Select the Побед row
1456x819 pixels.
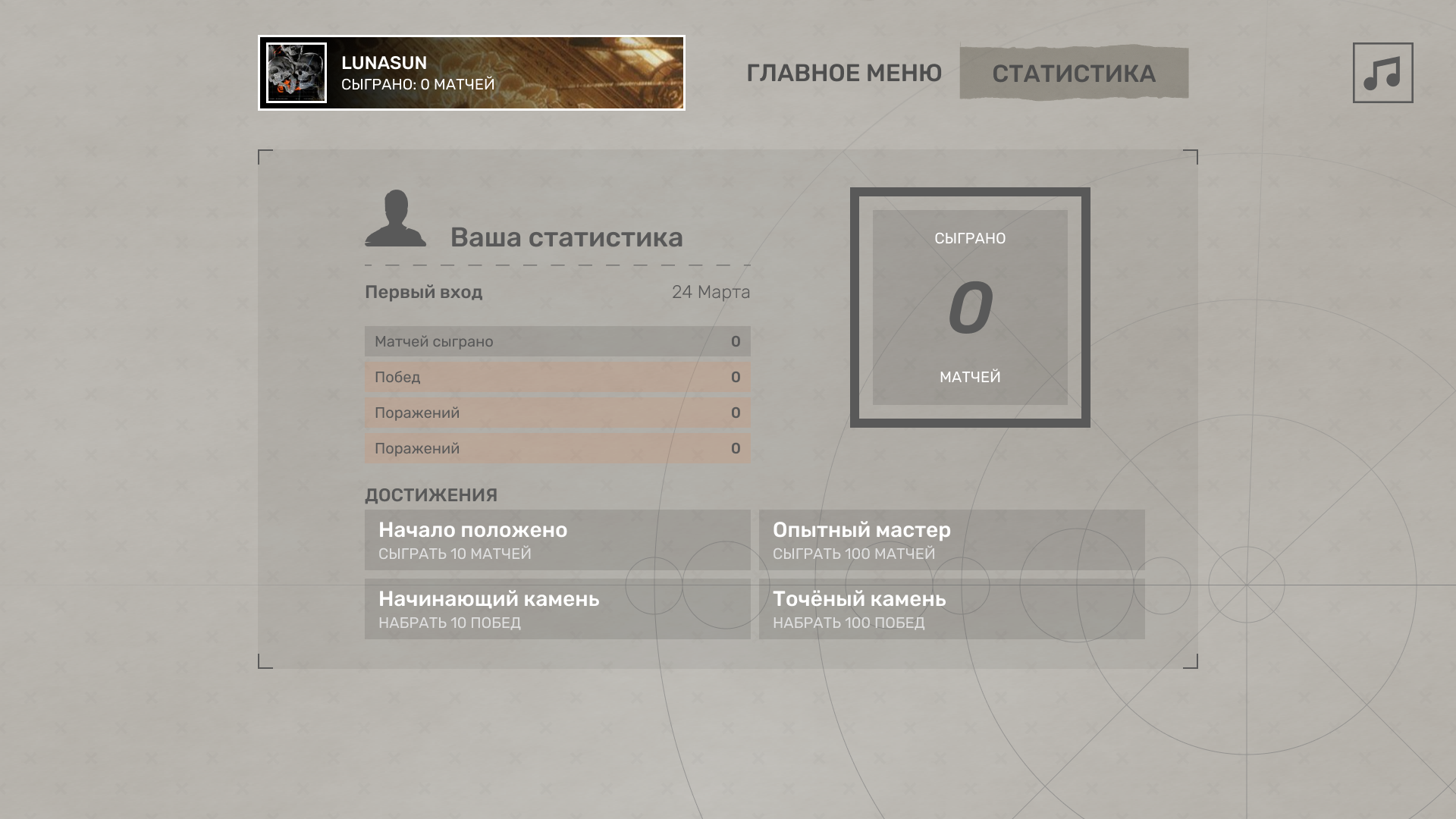tap(557, 376)
